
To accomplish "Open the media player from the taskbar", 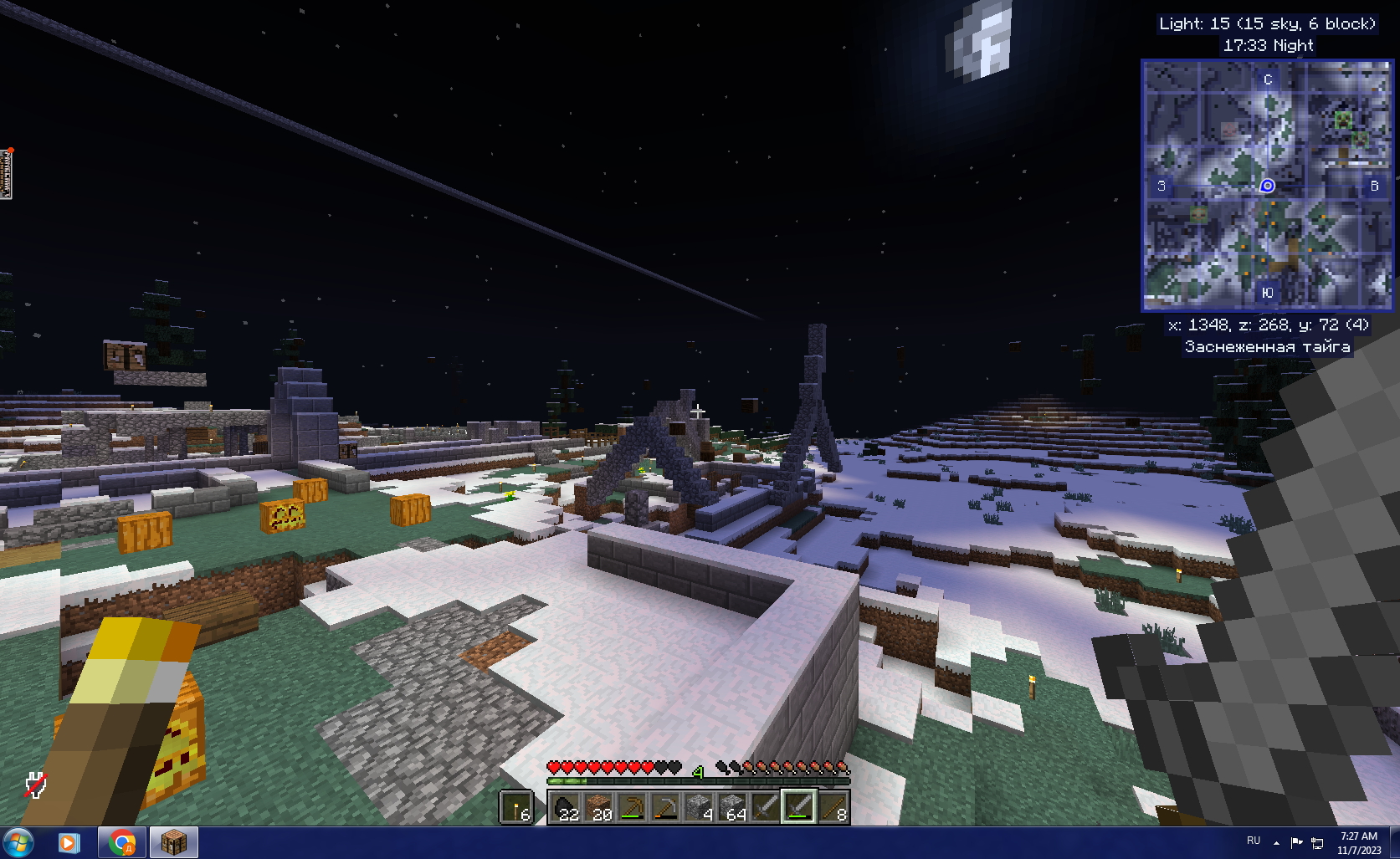I will point(69,842).
